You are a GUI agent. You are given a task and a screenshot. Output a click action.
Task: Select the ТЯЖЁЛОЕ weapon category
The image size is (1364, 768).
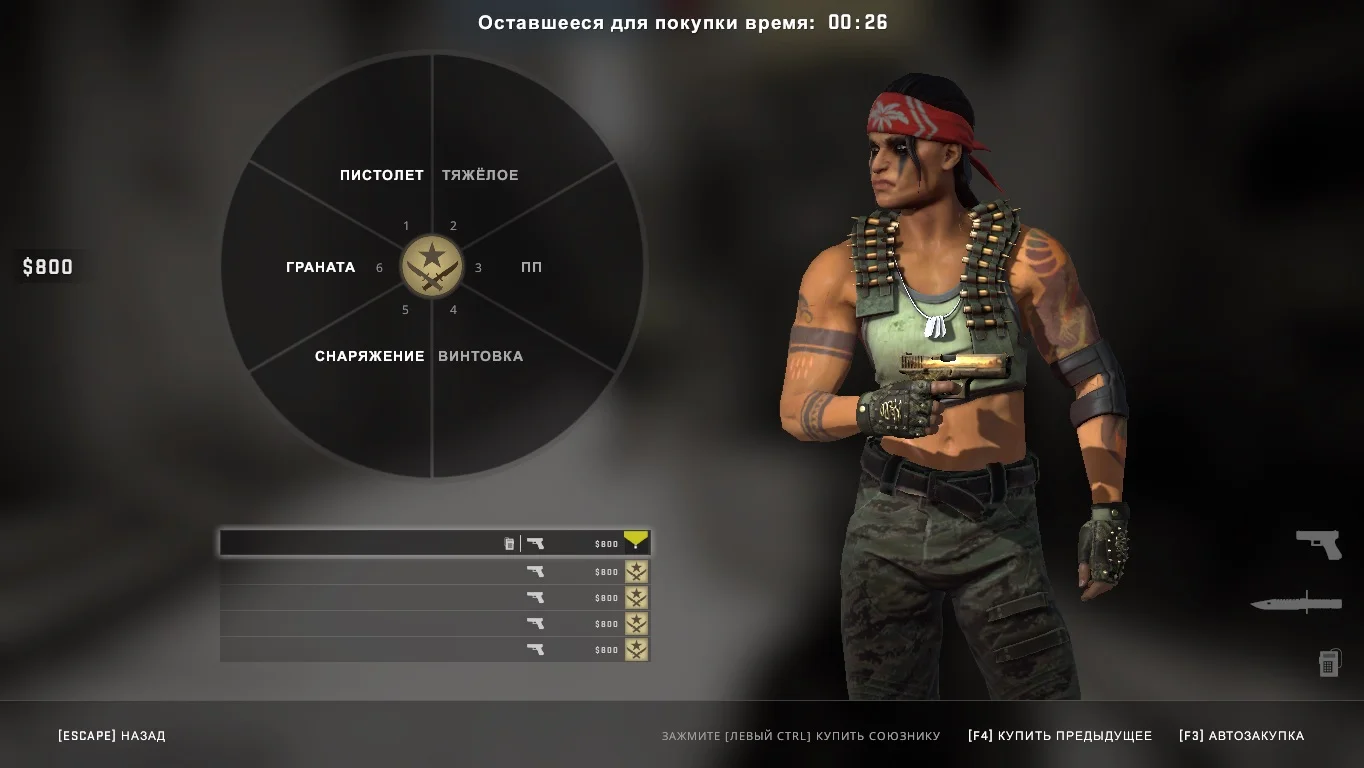pyautogui.click(x=480, y=175)
